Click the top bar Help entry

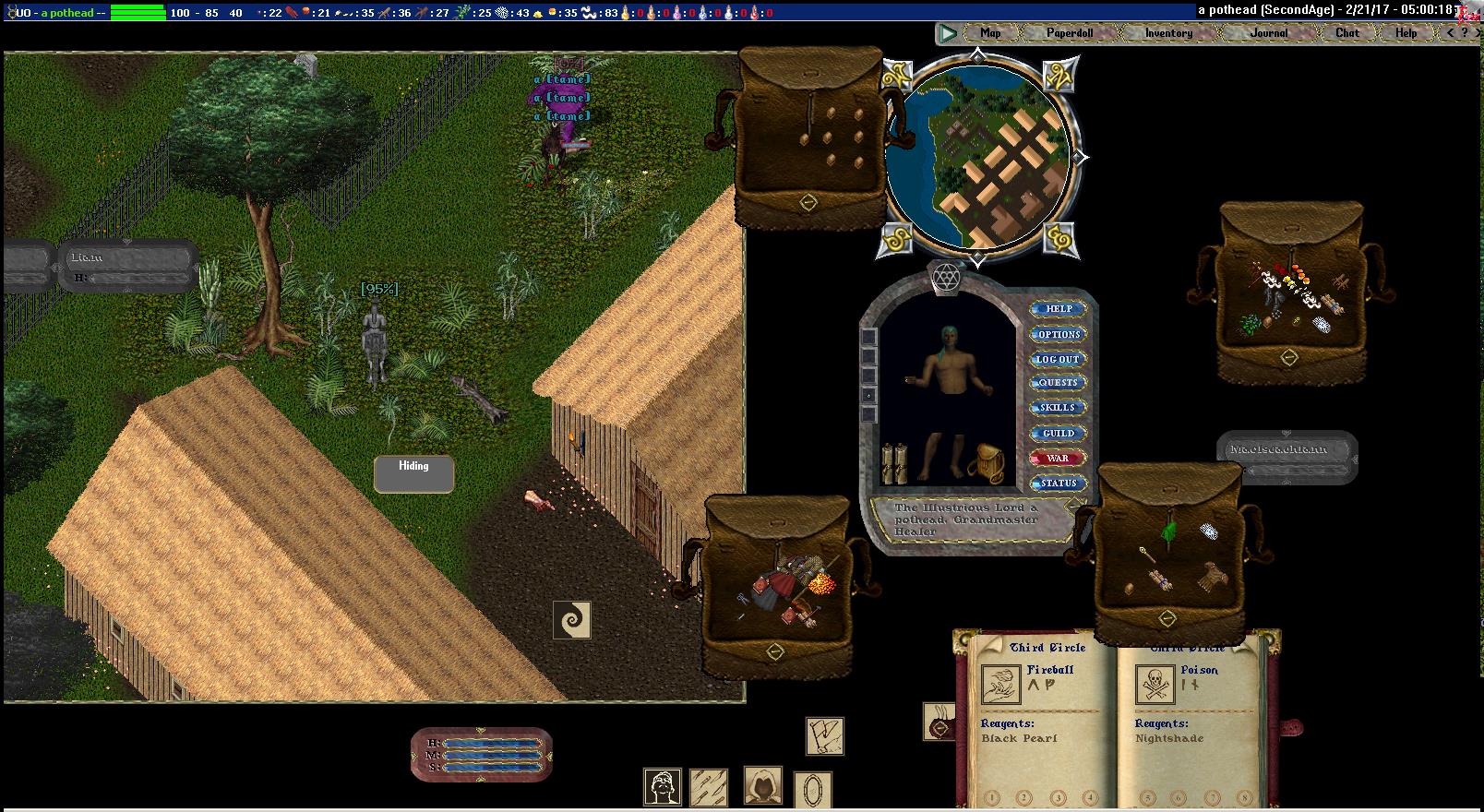tap(1406, 33)
